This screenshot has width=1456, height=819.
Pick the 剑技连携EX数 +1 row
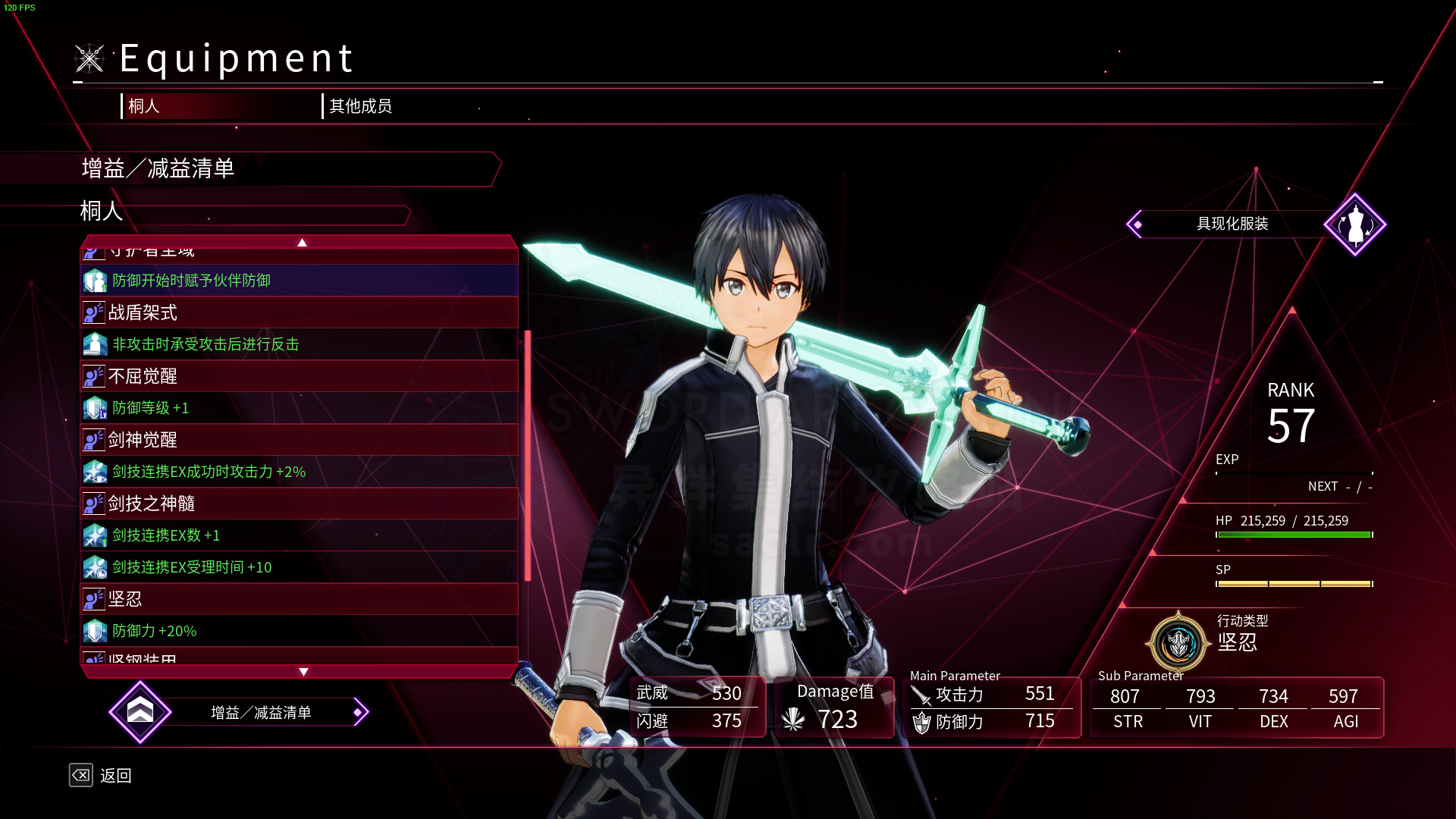[299, 535]
